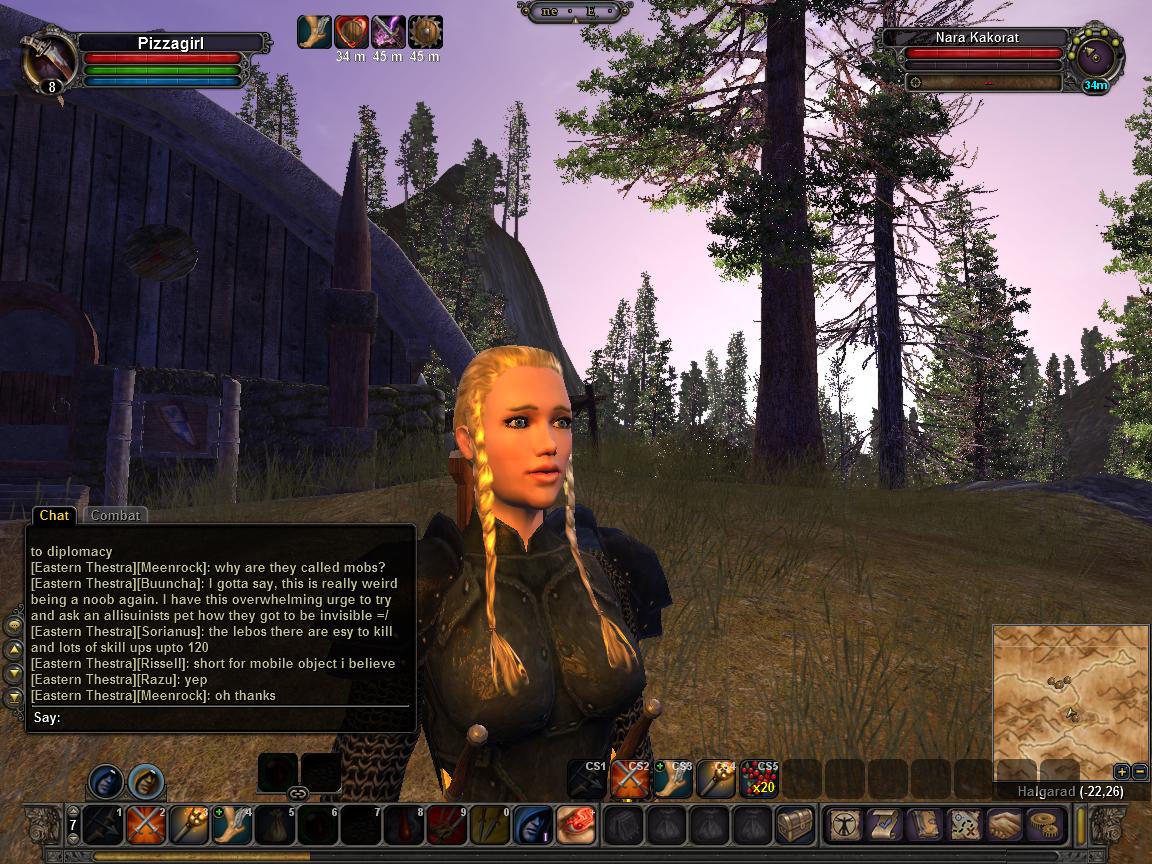The image size is (1152, 864).
Task: Zoom out the minimap with minus button
Action: (x=1140, y=772)
